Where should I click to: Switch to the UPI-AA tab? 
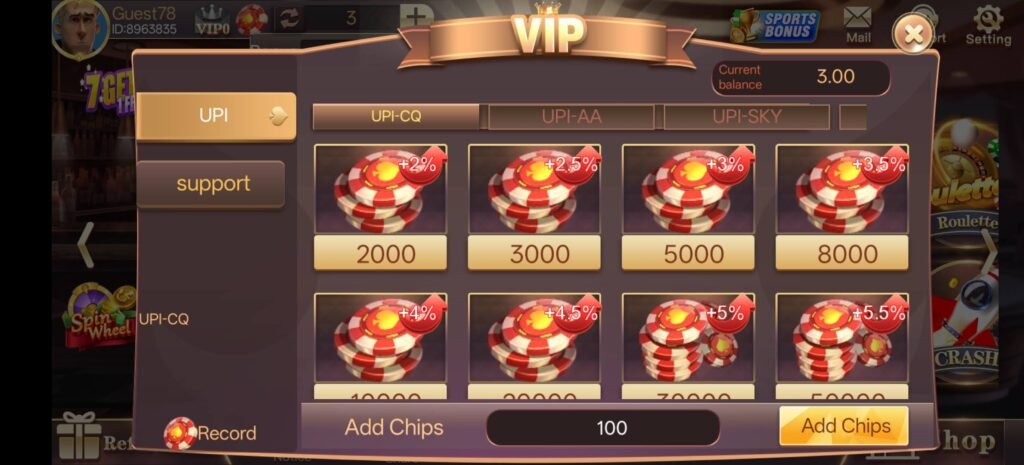pyautogui.click(x=571, y=117)
